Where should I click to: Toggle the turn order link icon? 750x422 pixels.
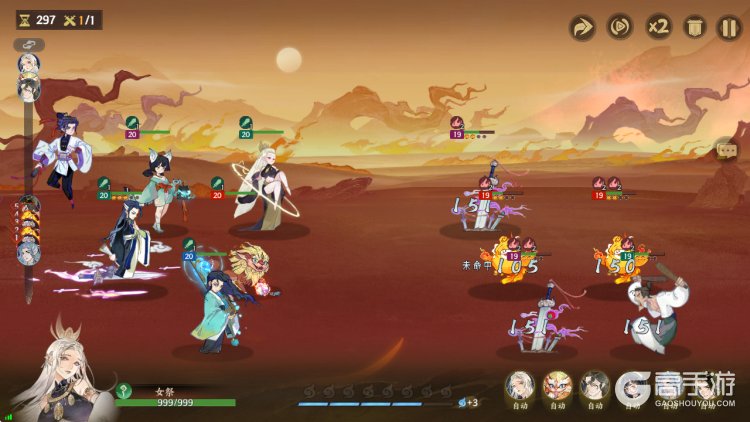pos(28,45)
